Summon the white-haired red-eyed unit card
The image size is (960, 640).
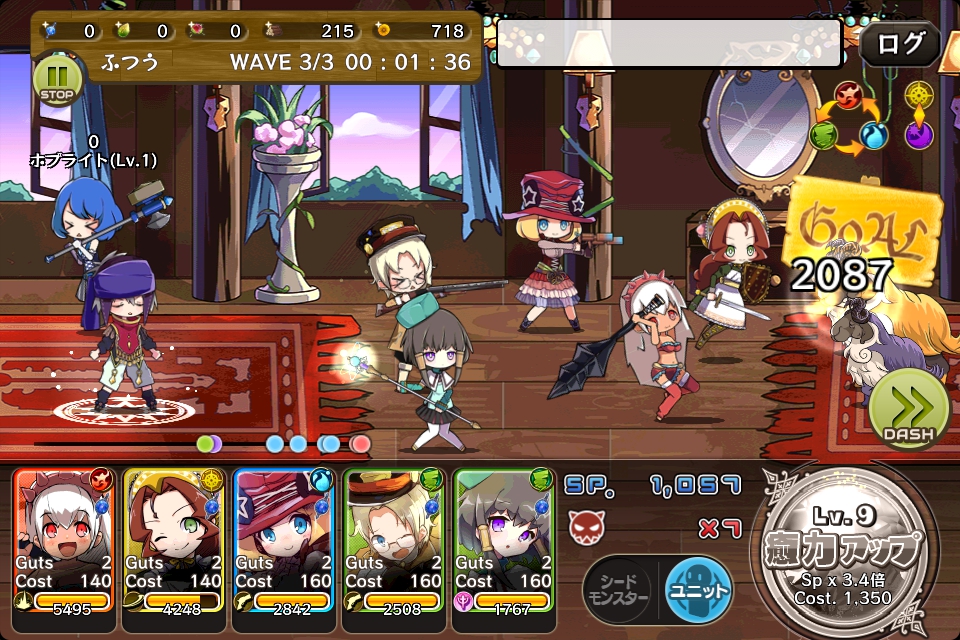[65, 540]
